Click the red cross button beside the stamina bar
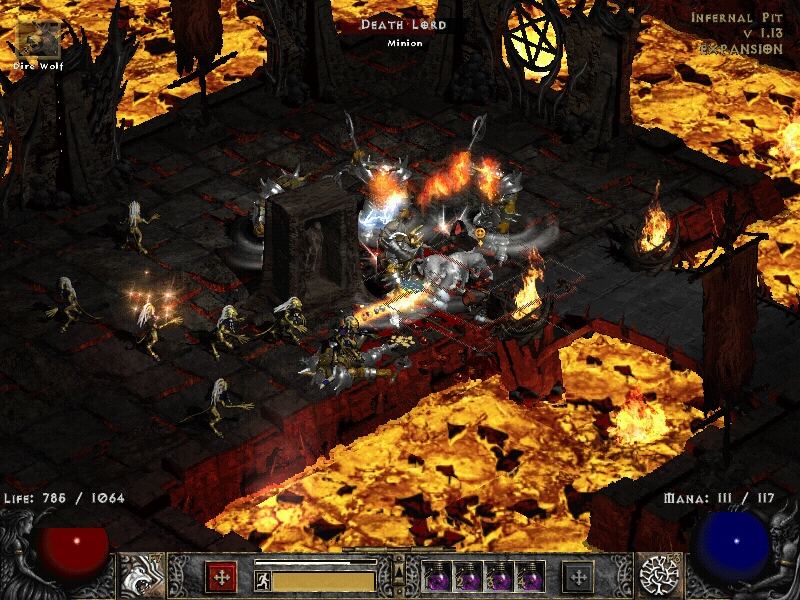Viewport: 800px width, 600px height. tap(221, 576)
